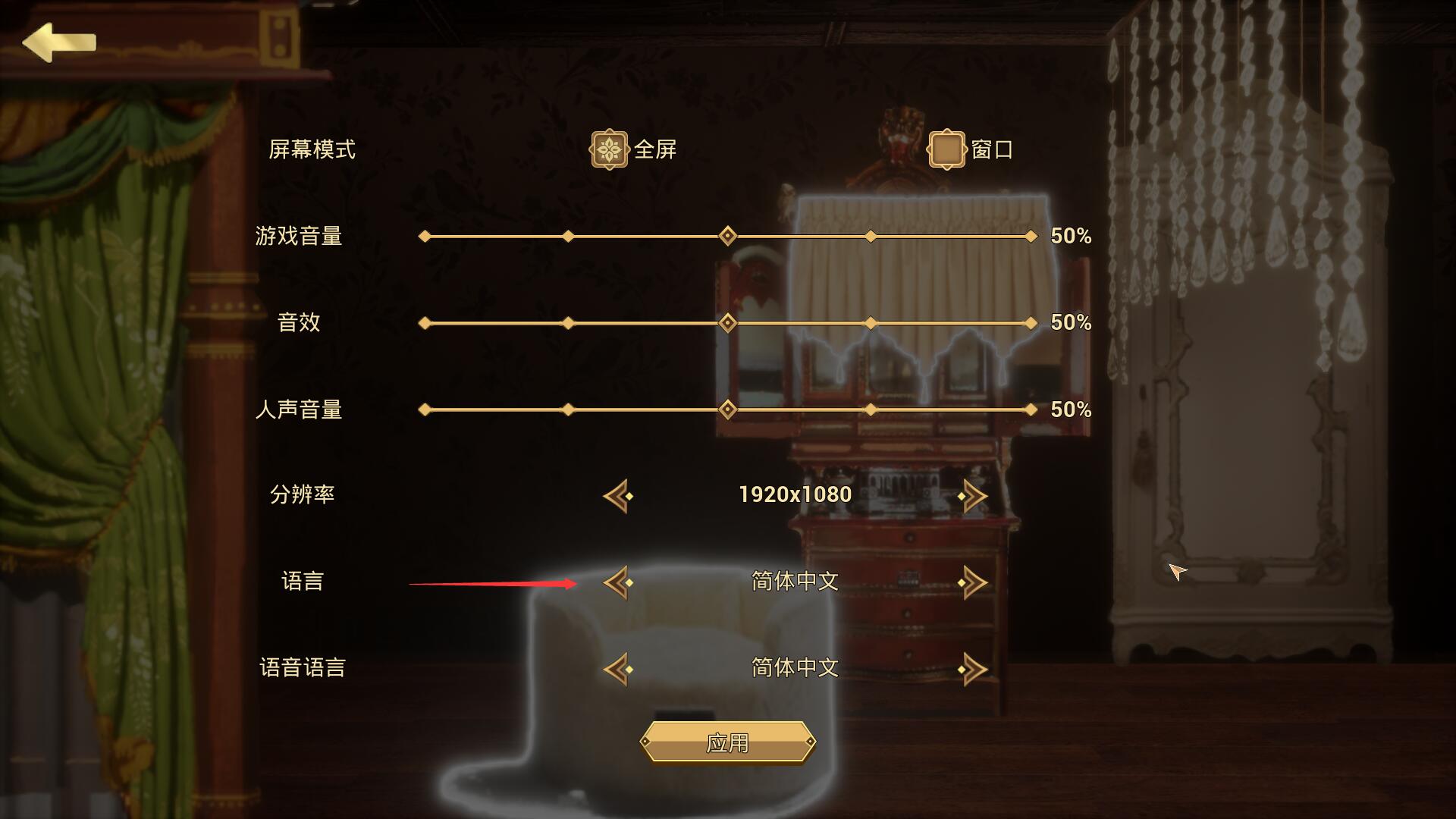
Task: Increase 分辨率 with the right arrow
Action: 972,496
